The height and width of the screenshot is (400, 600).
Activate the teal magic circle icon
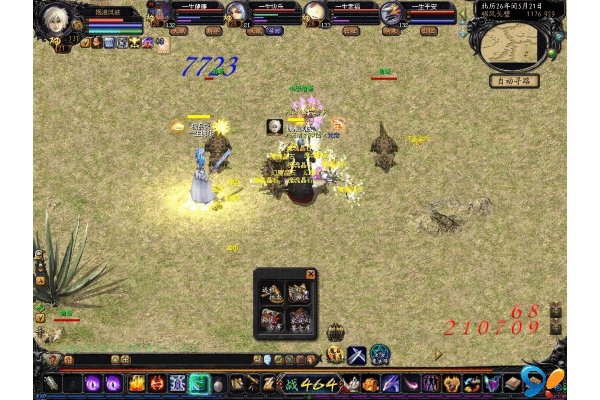click(380, 354)
